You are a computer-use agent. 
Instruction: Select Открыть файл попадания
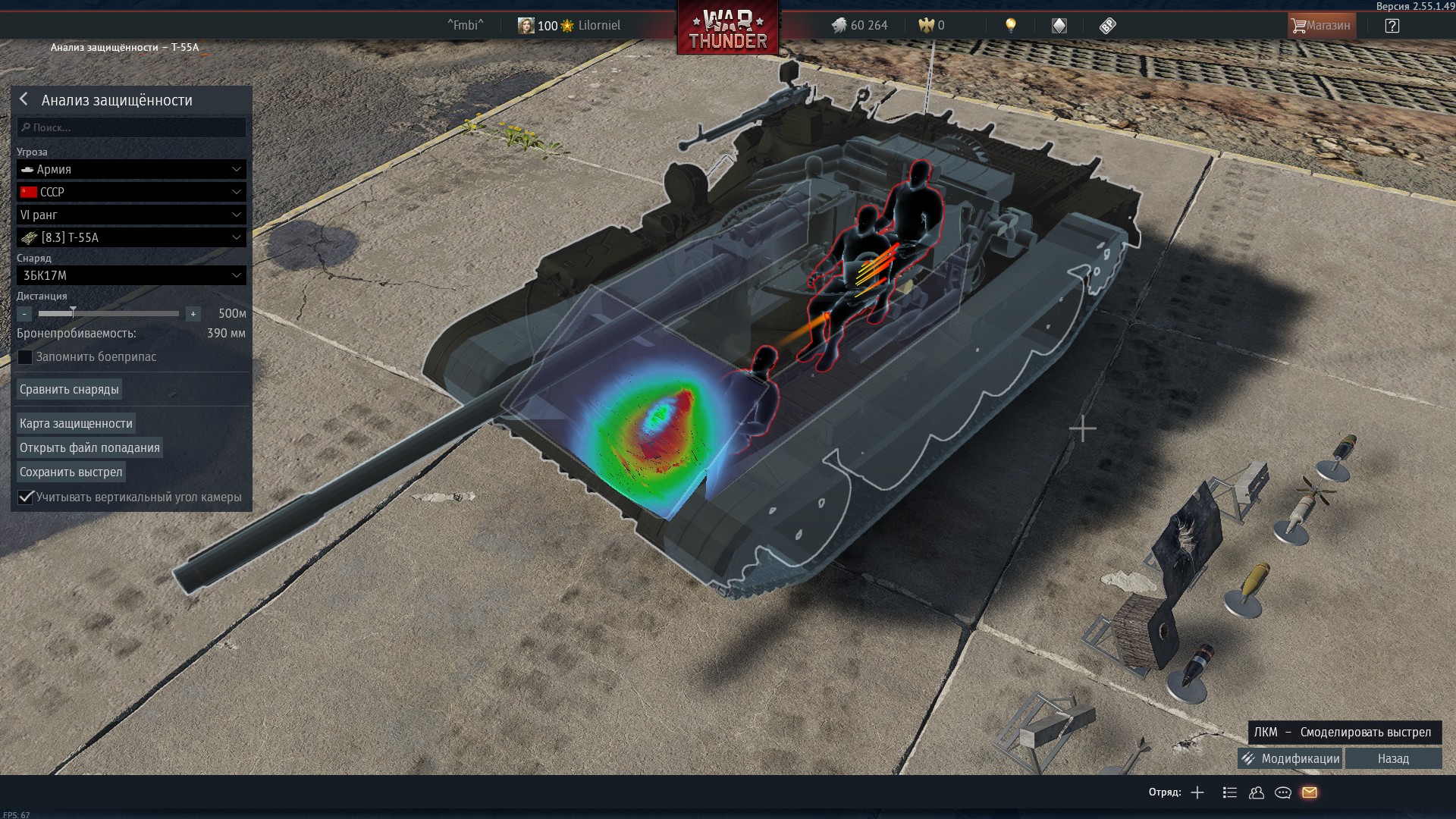89,447
